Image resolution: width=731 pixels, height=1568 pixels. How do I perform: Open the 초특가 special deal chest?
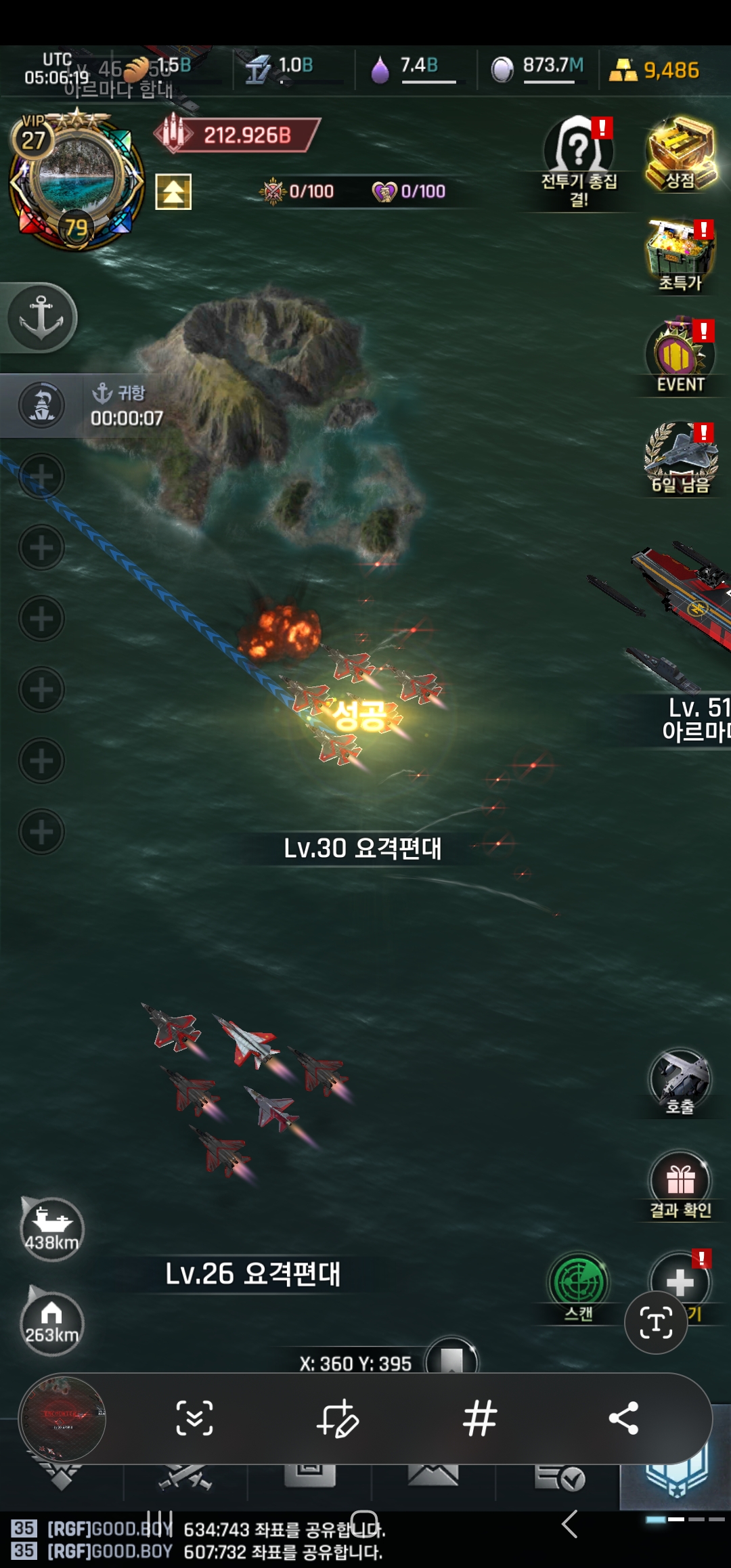tap(680, 254)
